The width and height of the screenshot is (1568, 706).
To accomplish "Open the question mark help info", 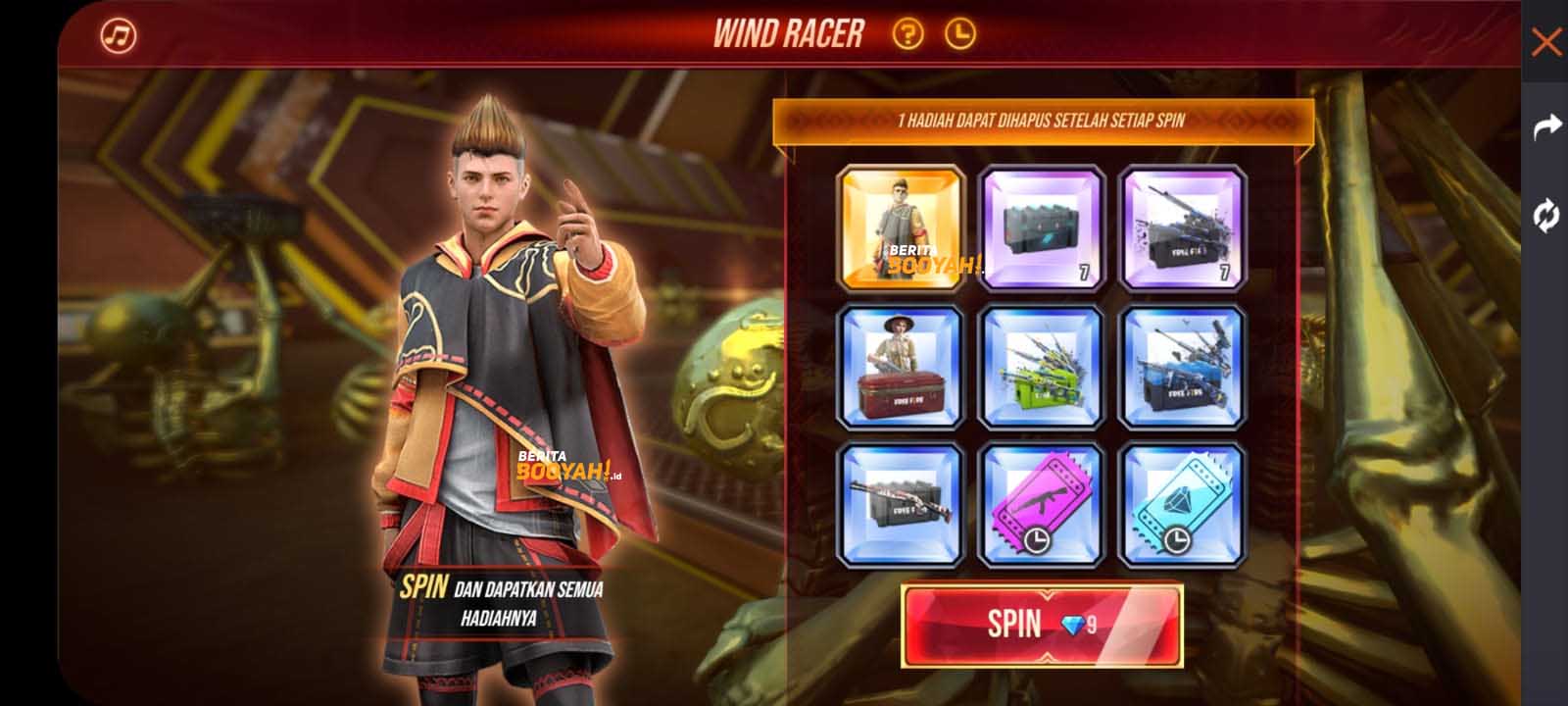I will coord(907,35).
